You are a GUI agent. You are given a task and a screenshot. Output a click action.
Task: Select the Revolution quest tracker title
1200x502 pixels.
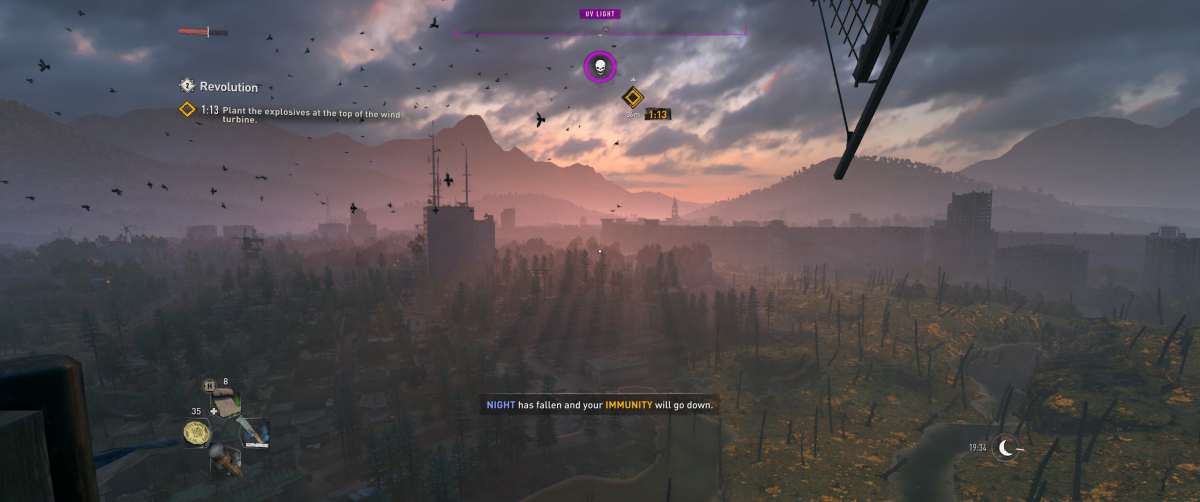point(228,87)
